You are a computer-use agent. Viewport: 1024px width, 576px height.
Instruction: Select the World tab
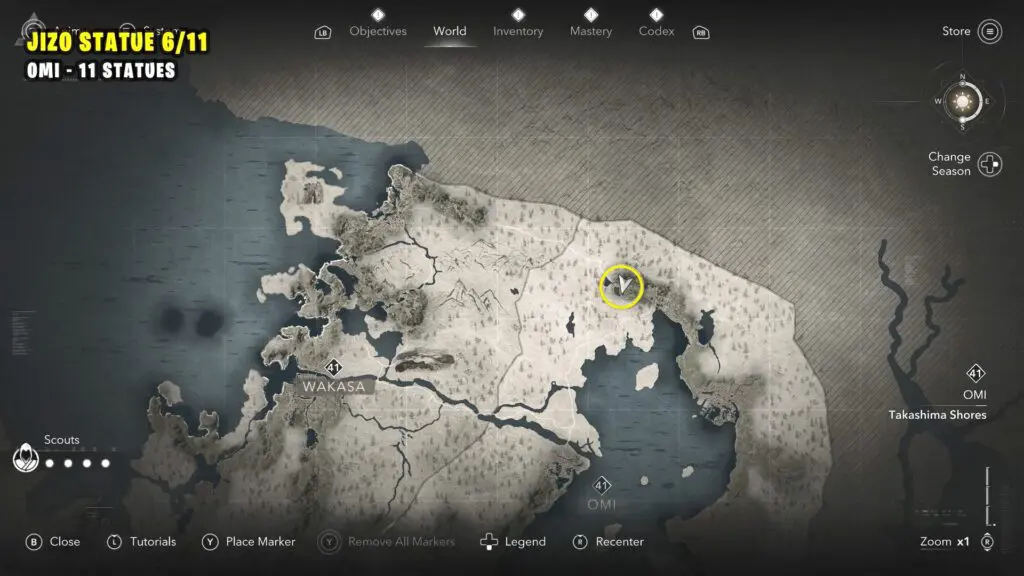coord(449,31)
